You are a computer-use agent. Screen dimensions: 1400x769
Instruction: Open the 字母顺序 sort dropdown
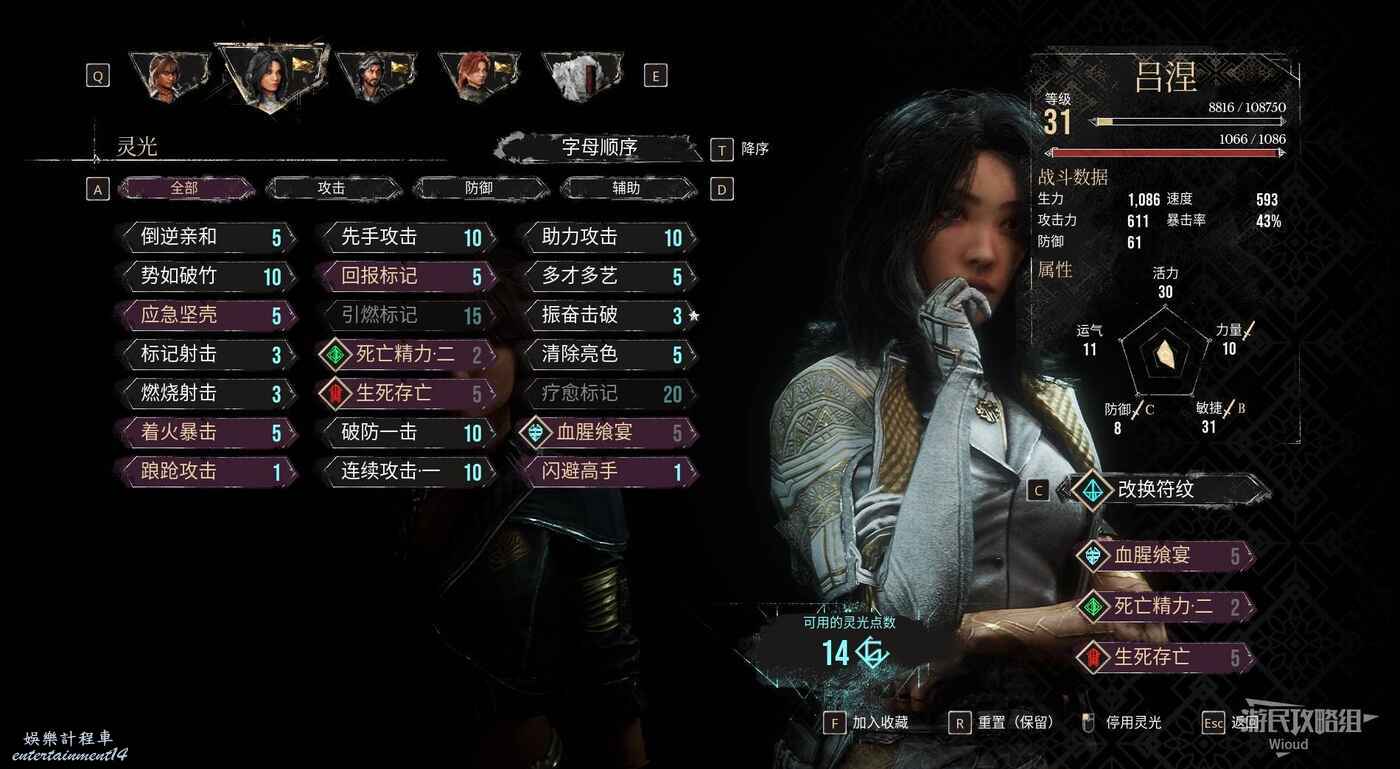[x=599, y=148]
